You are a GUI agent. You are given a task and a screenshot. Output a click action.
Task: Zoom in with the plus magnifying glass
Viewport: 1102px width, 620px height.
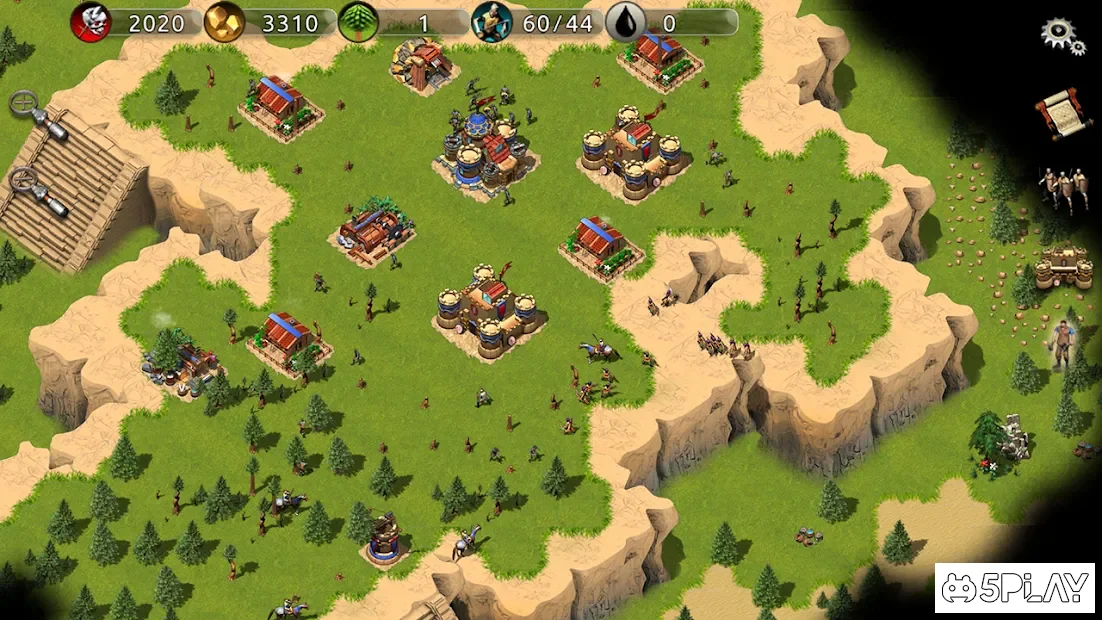(25, 103)
